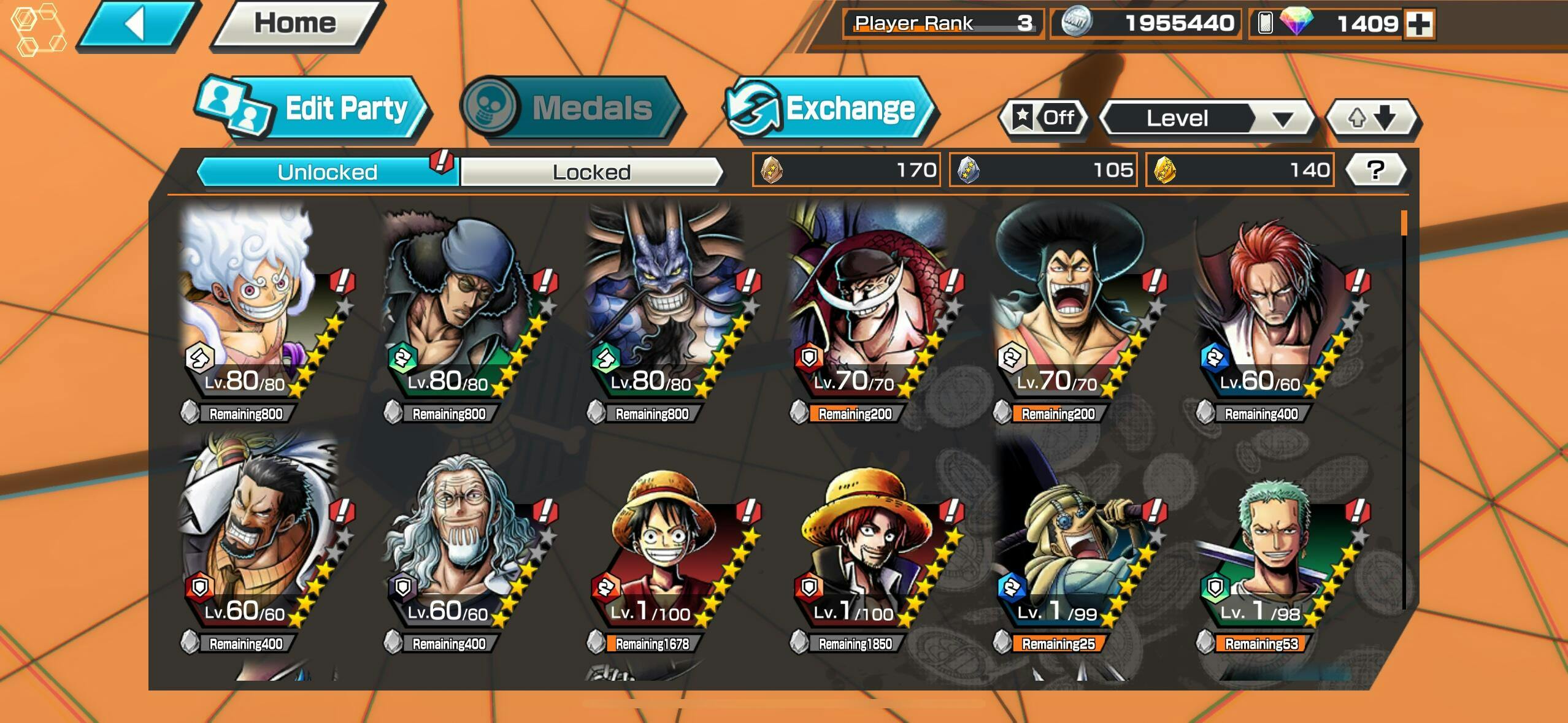
Task: Choose the Kaido level 80 character
Action: click(666, 307)
